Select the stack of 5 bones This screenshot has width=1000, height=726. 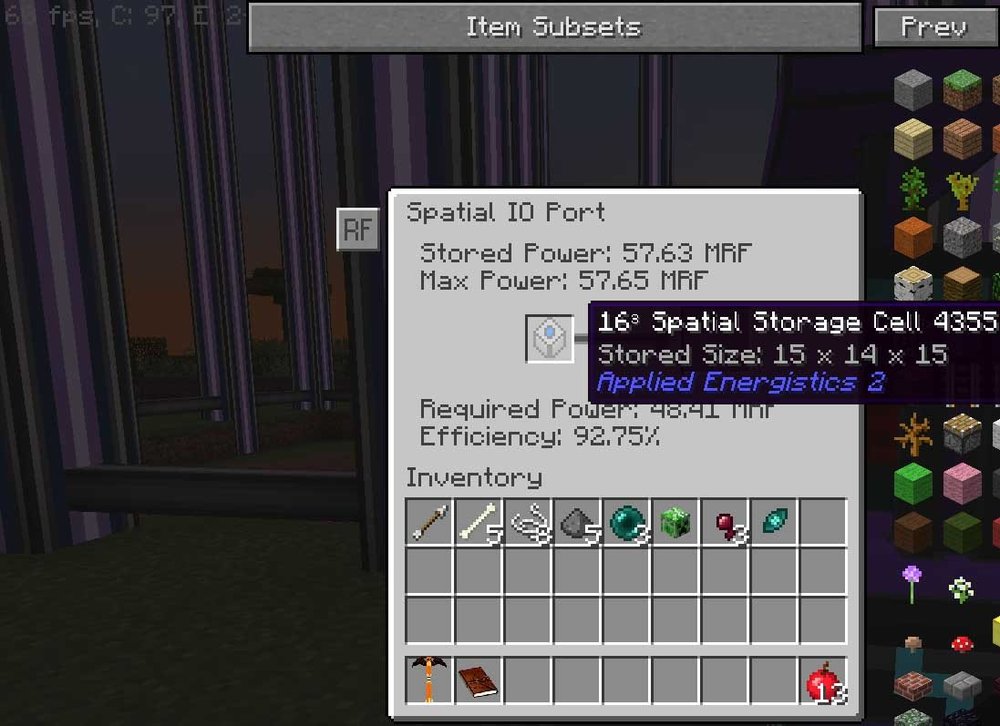[x=479, y=523]
